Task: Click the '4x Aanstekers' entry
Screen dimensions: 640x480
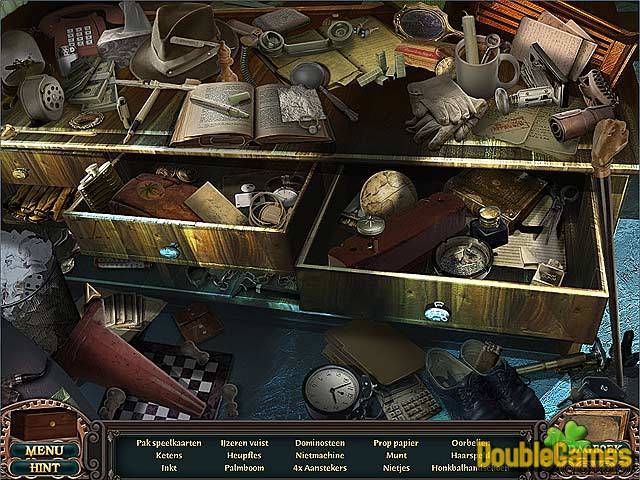Action: (319, 466)
